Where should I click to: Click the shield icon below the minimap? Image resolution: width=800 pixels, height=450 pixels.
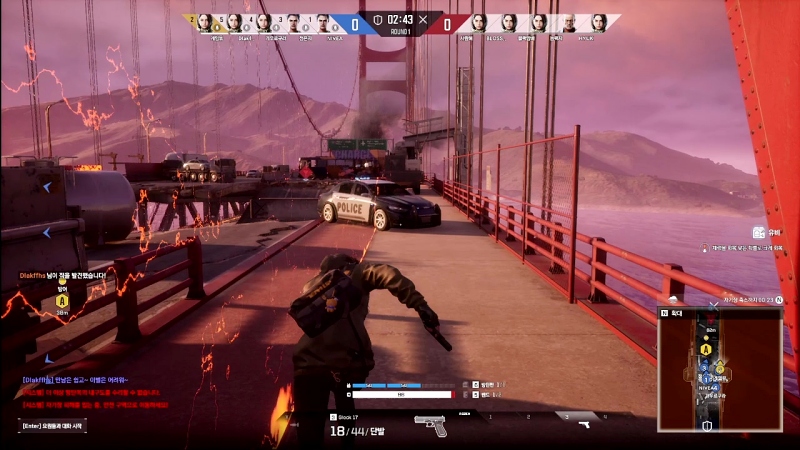click(x=708, y=424)
